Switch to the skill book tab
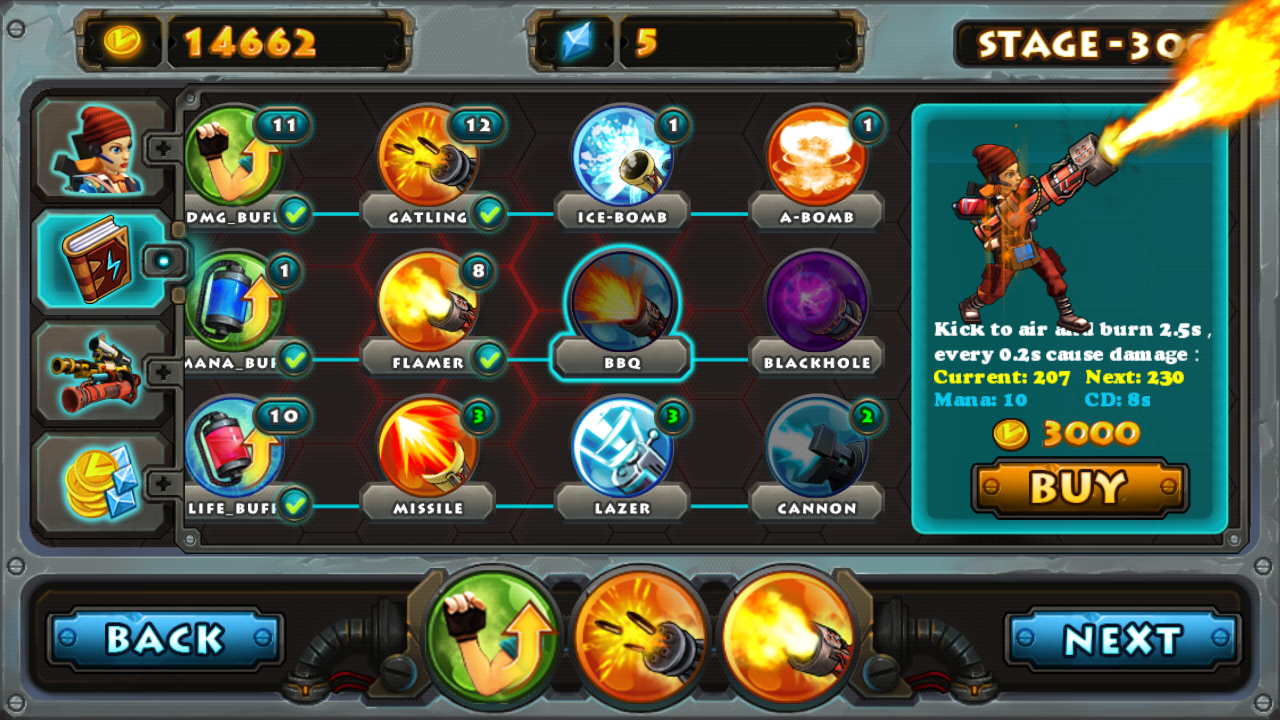The image size is (1280, 720). pyautogui.click(x=102, y=262)
